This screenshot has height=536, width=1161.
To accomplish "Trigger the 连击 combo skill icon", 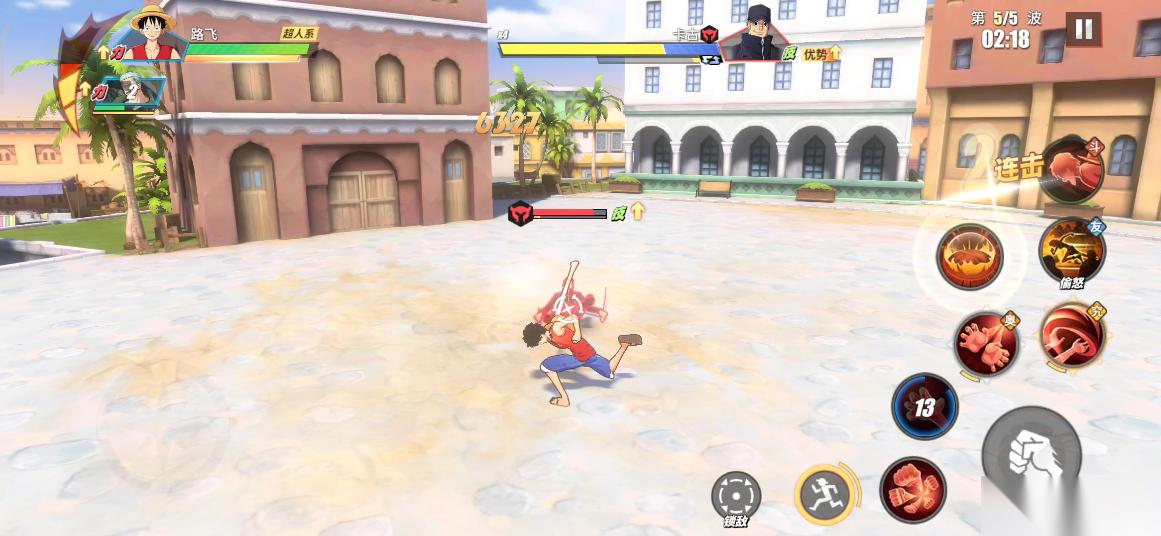I will pyautogui.click(x=1071, y=171).
